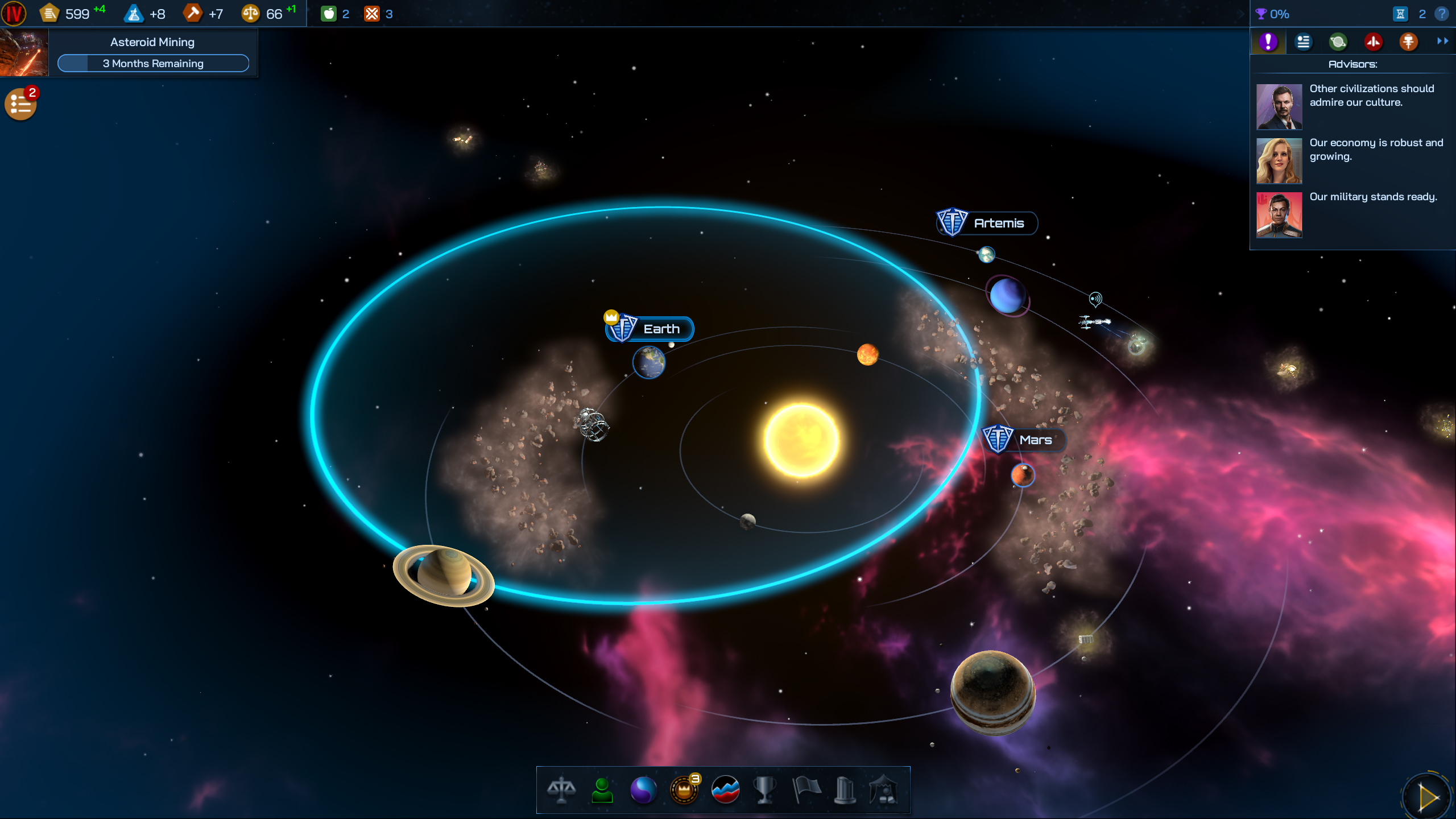Open the scales icon in bottom toolbar
This screenshot has height=819, width=1456.
(x=561, y=791)
